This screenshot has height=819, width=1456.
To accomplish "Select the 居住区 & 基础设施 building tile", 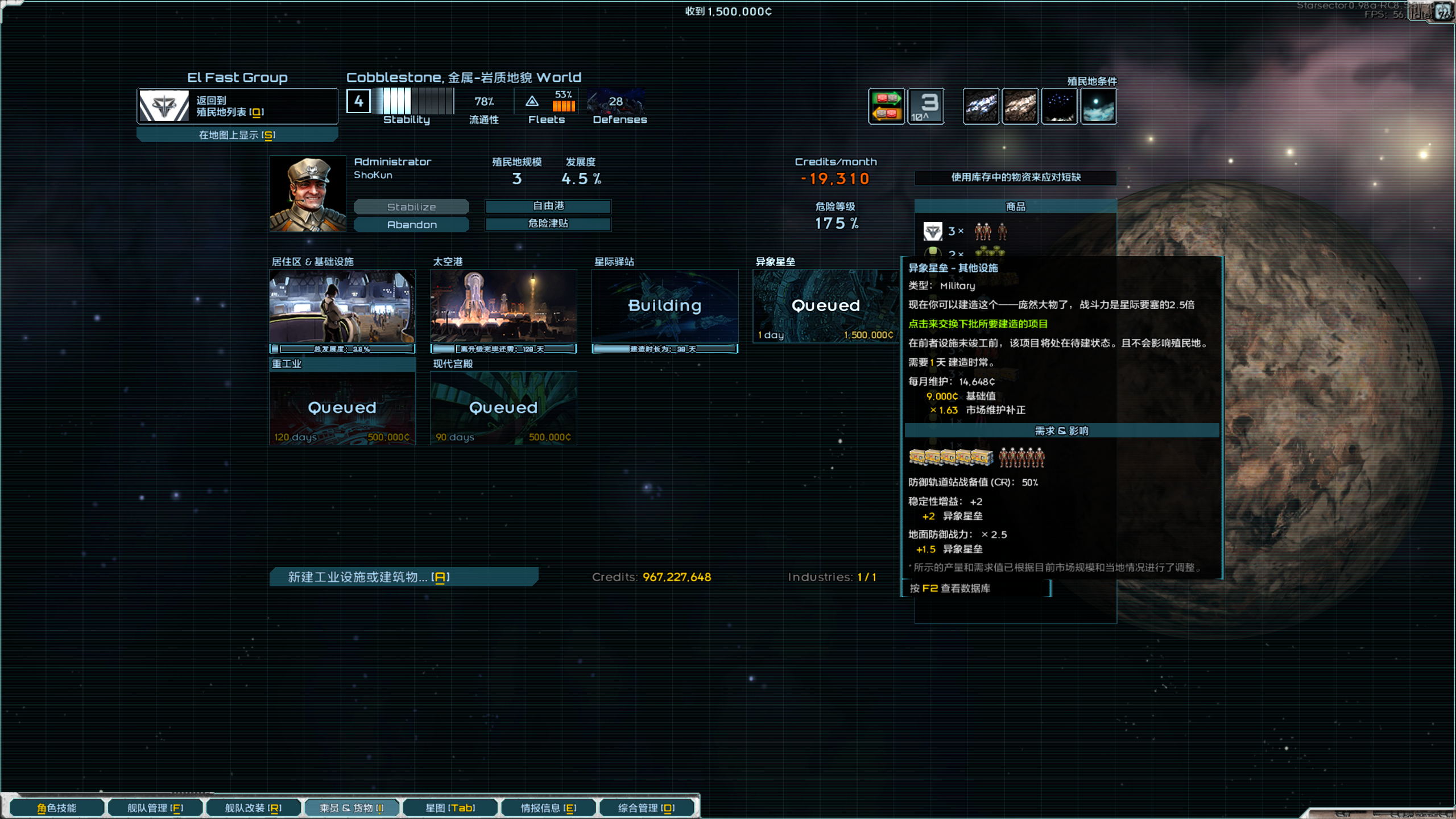I will click(342, 307).
